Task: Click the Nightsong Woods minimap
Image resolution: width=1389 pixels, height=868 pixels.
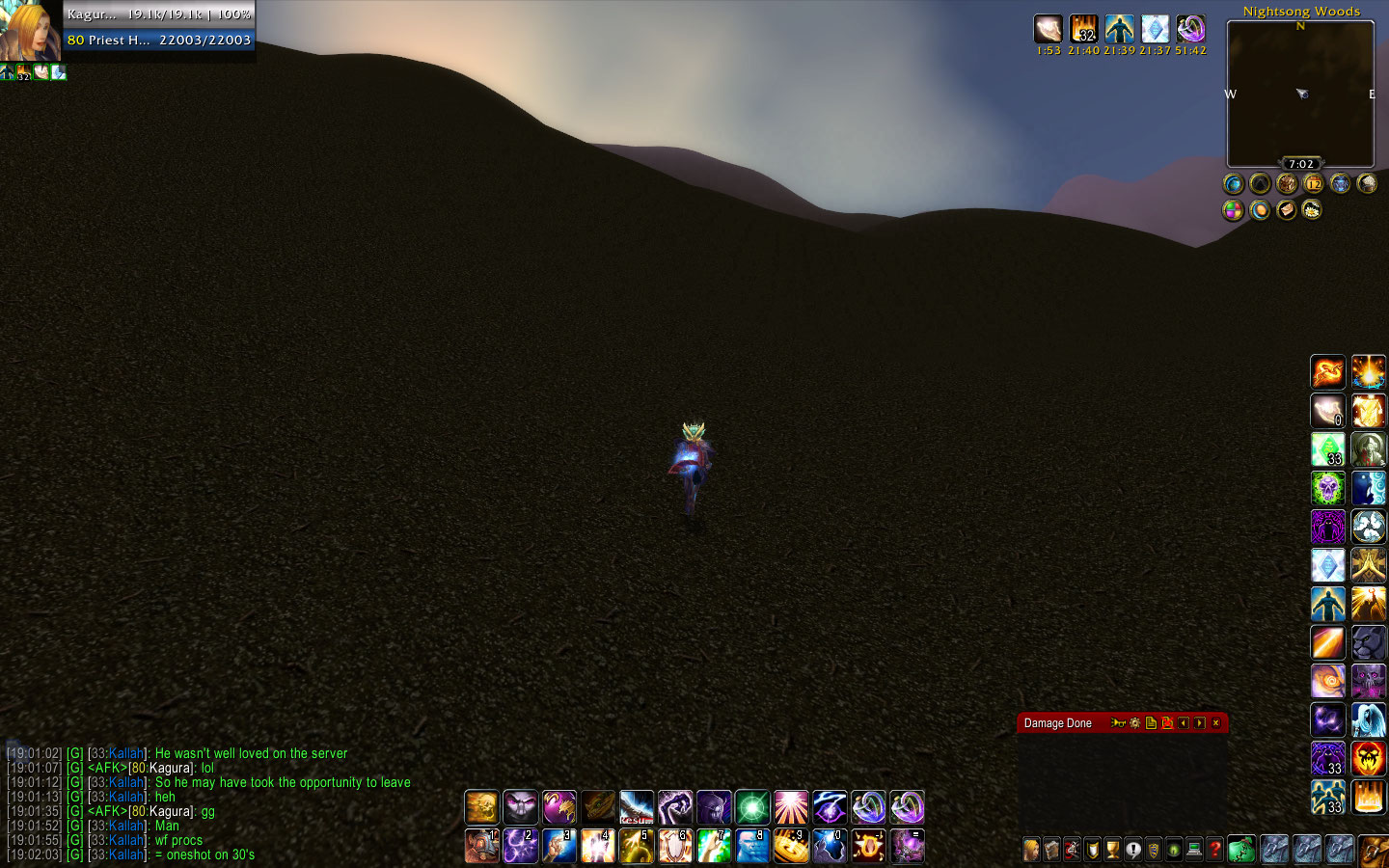Action: tap(1299, 94)
